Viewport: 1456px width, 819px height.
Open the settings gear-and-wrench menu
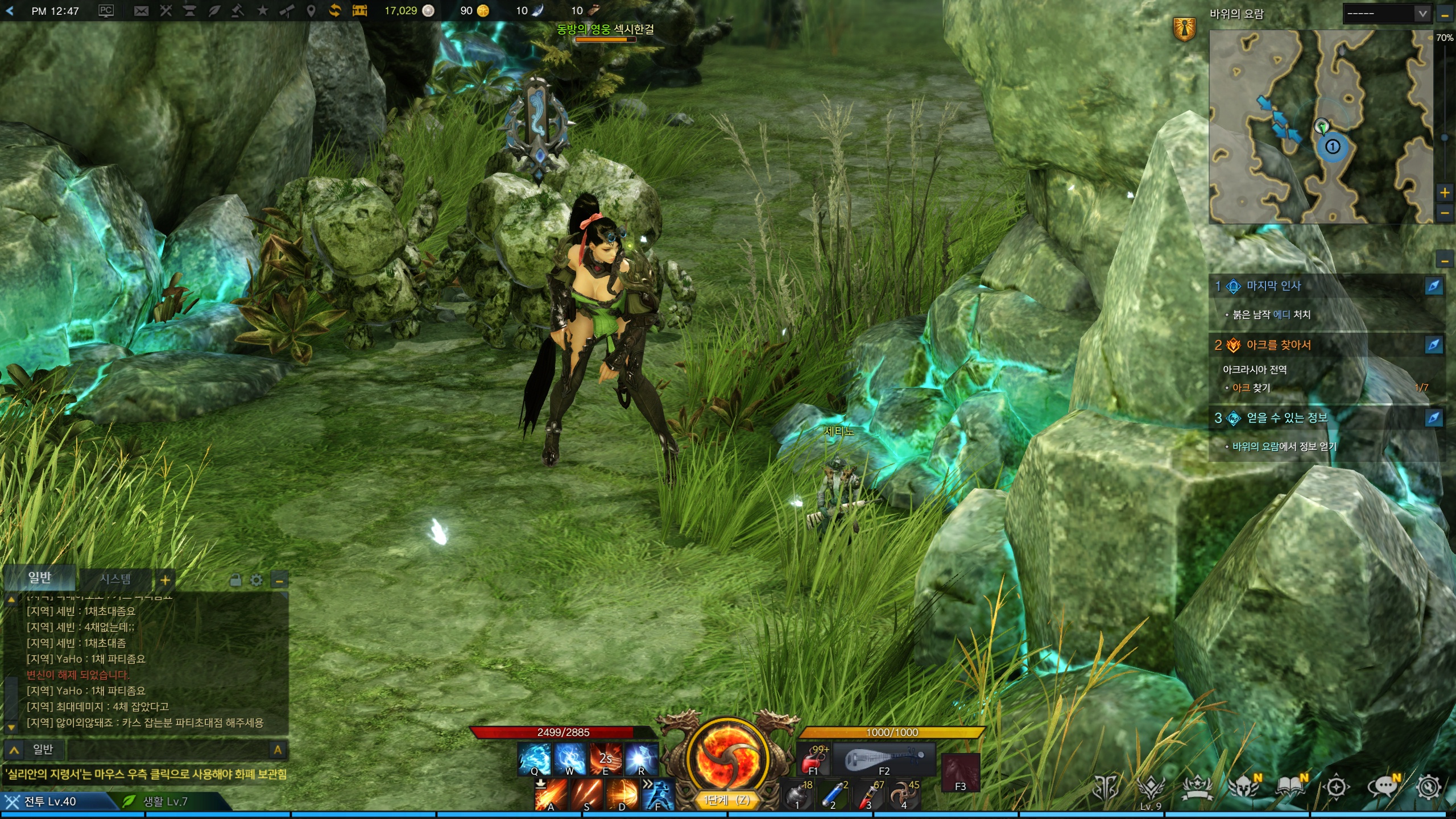tap(1429, 788)
